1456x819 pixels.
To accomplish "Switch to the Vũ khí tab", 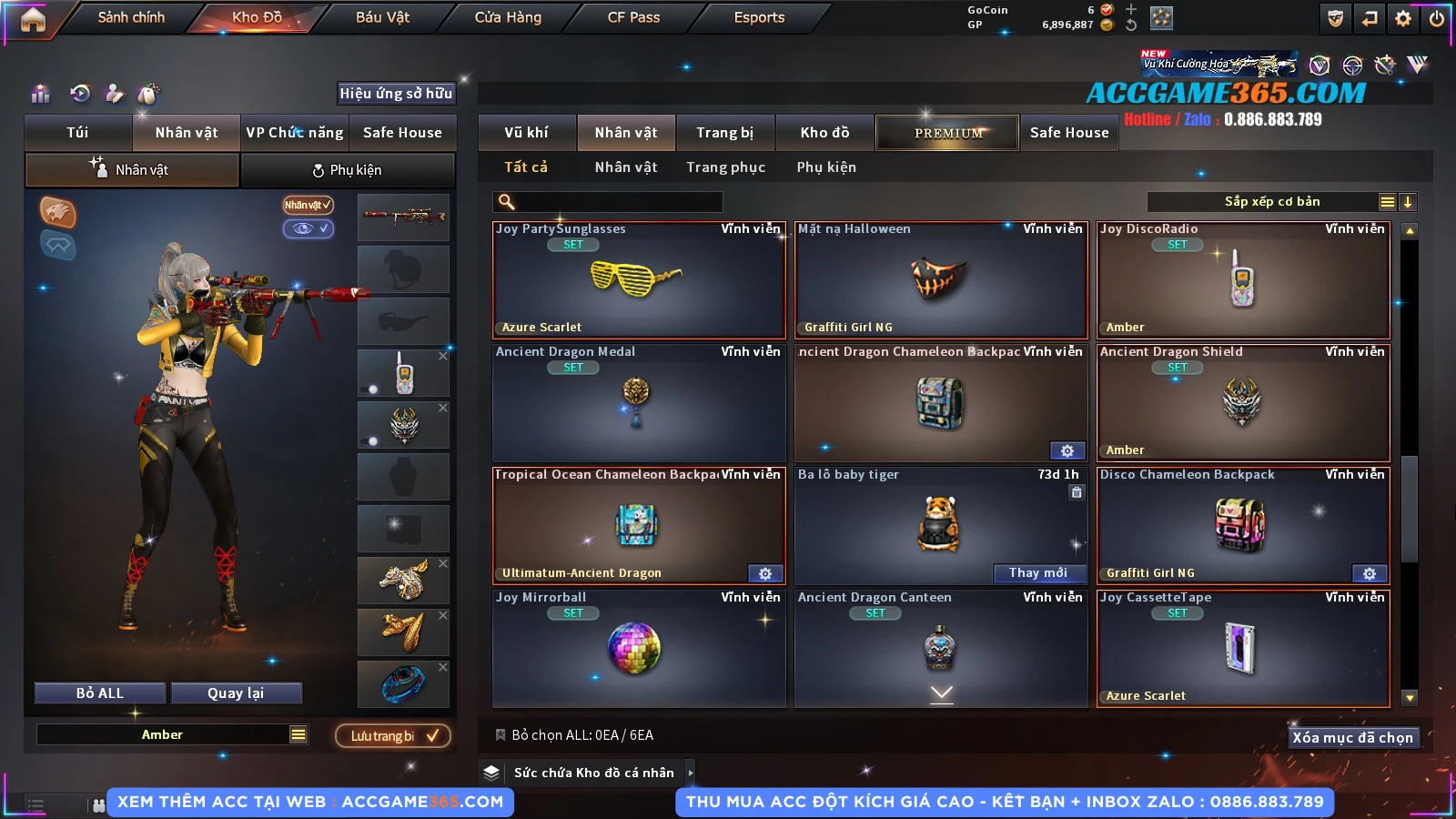I will coord(526,133).
